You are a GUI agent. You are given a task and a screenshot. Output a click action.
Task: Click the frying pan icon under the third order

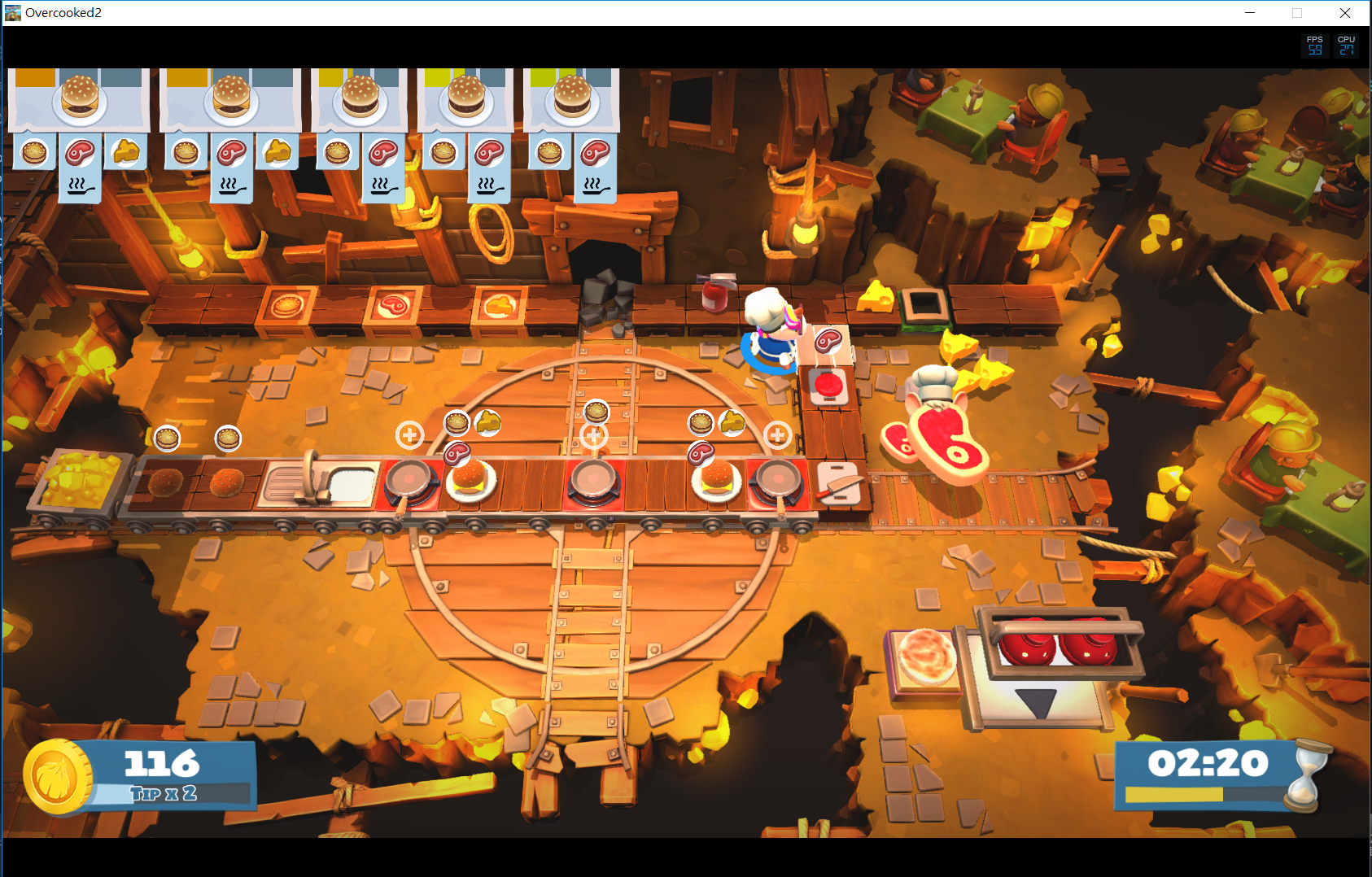(x=382, y=185)
